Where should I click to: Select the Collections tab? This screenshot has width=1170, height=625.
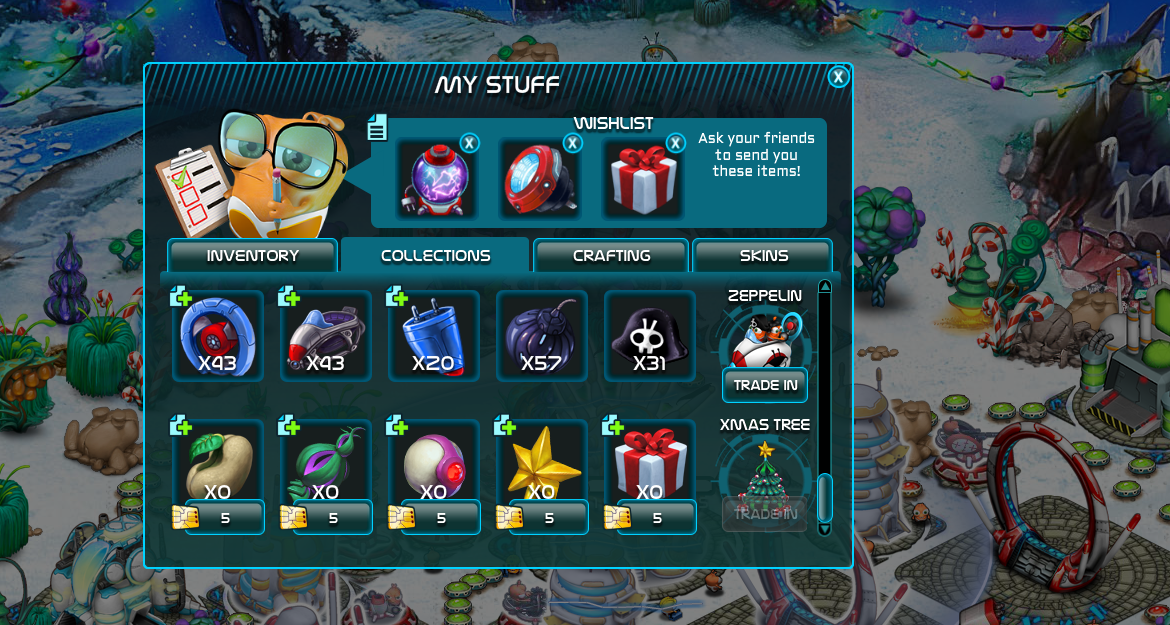(435, 256)
